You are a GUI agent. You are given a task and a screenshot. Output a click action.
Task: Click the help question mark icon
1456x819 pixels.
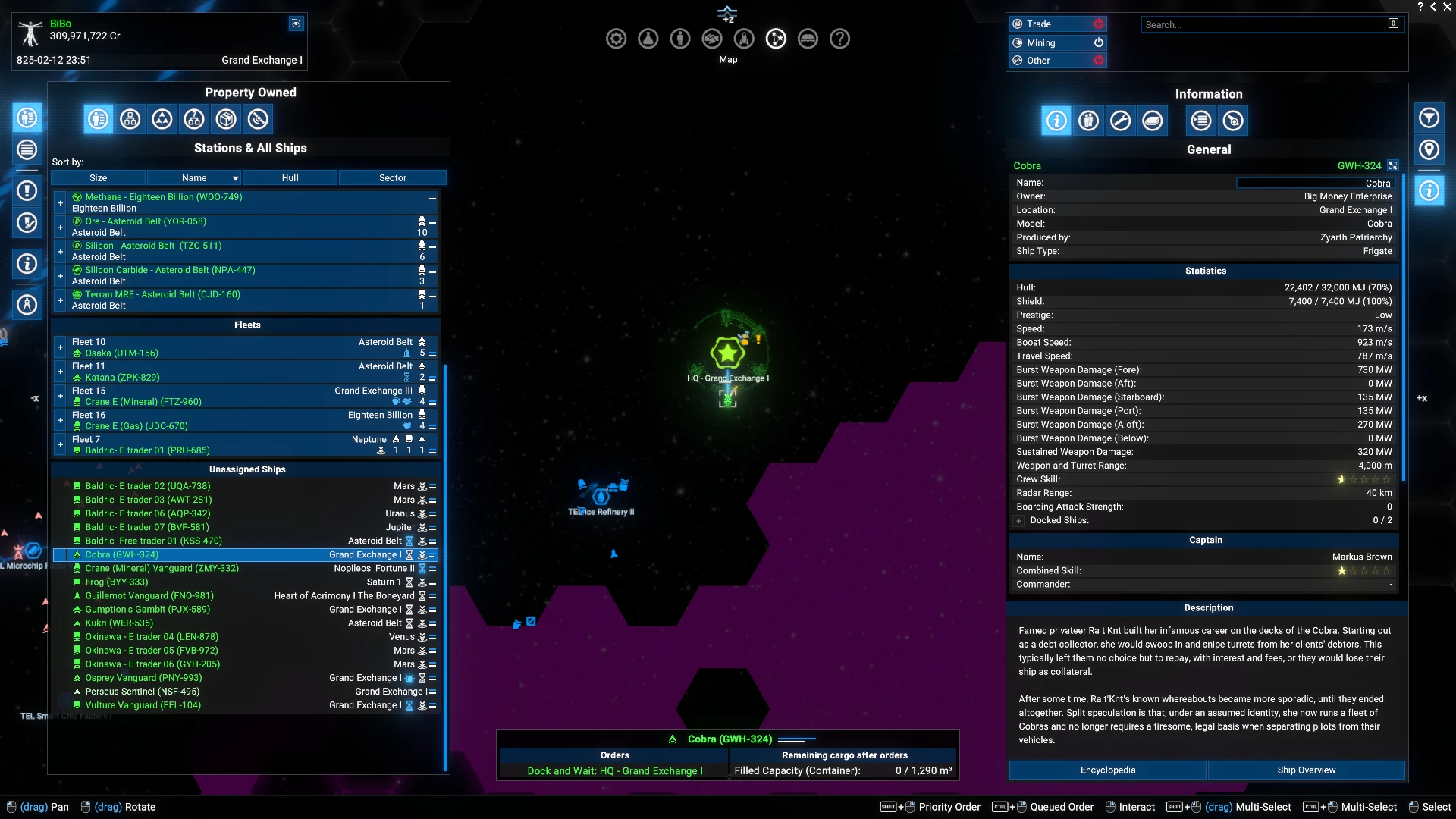tap(839, 39)
